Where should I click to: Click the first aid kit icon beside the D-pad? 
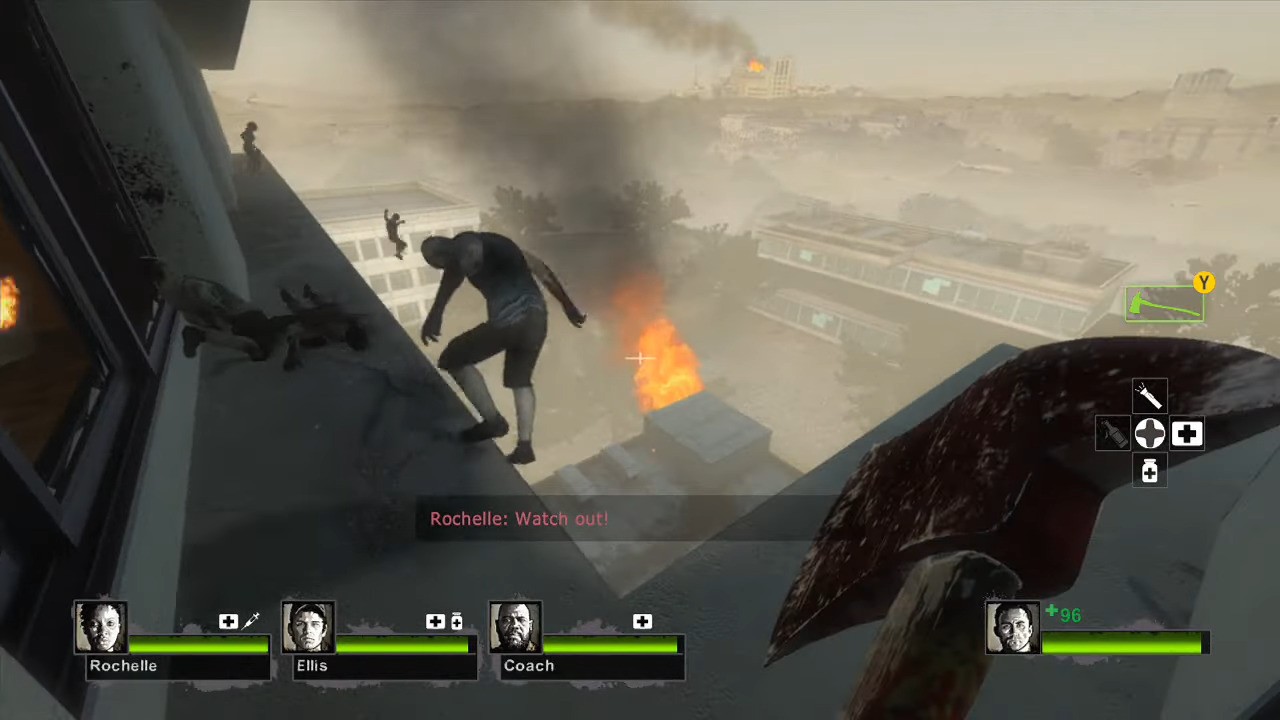1187,432
